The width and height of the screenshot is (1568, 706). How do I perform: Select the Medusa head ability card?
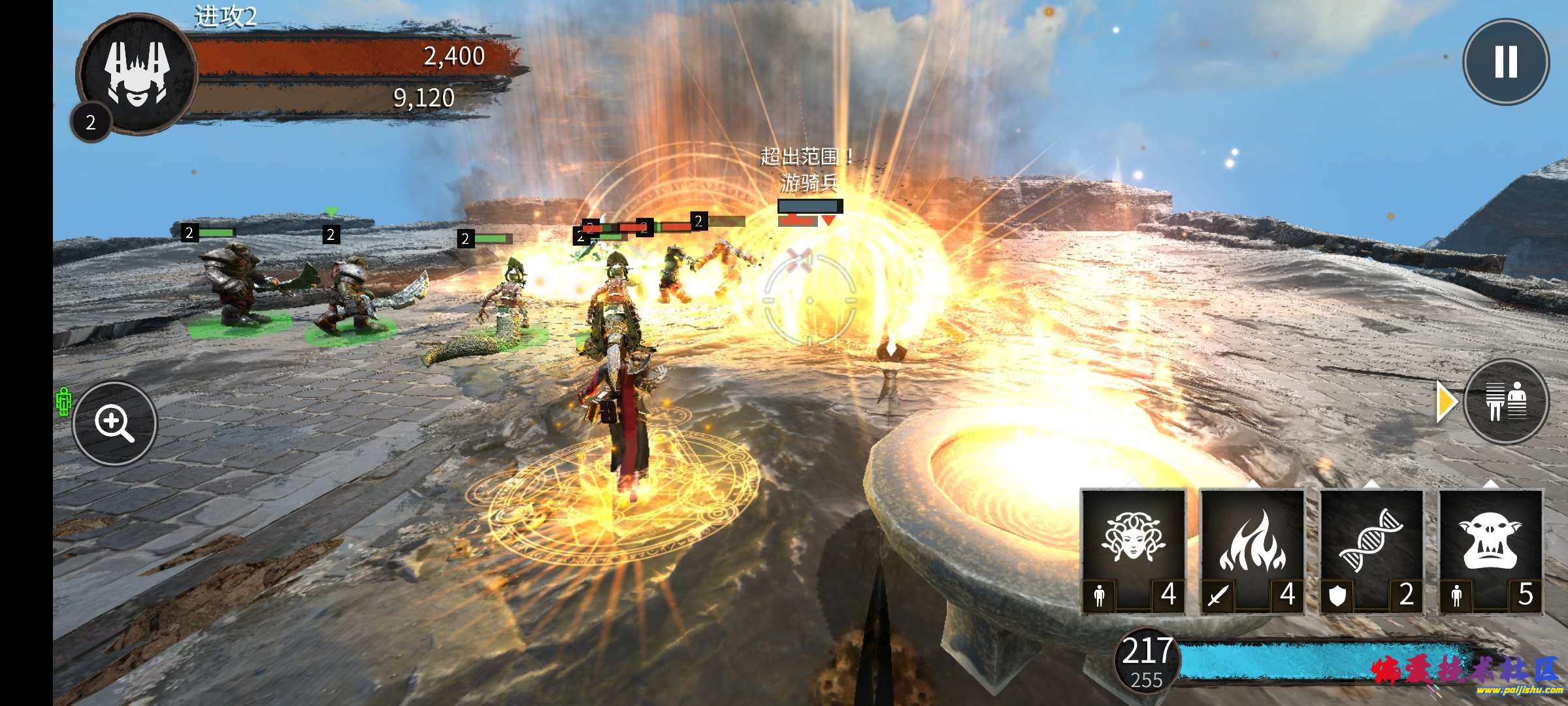(1133, 550)
